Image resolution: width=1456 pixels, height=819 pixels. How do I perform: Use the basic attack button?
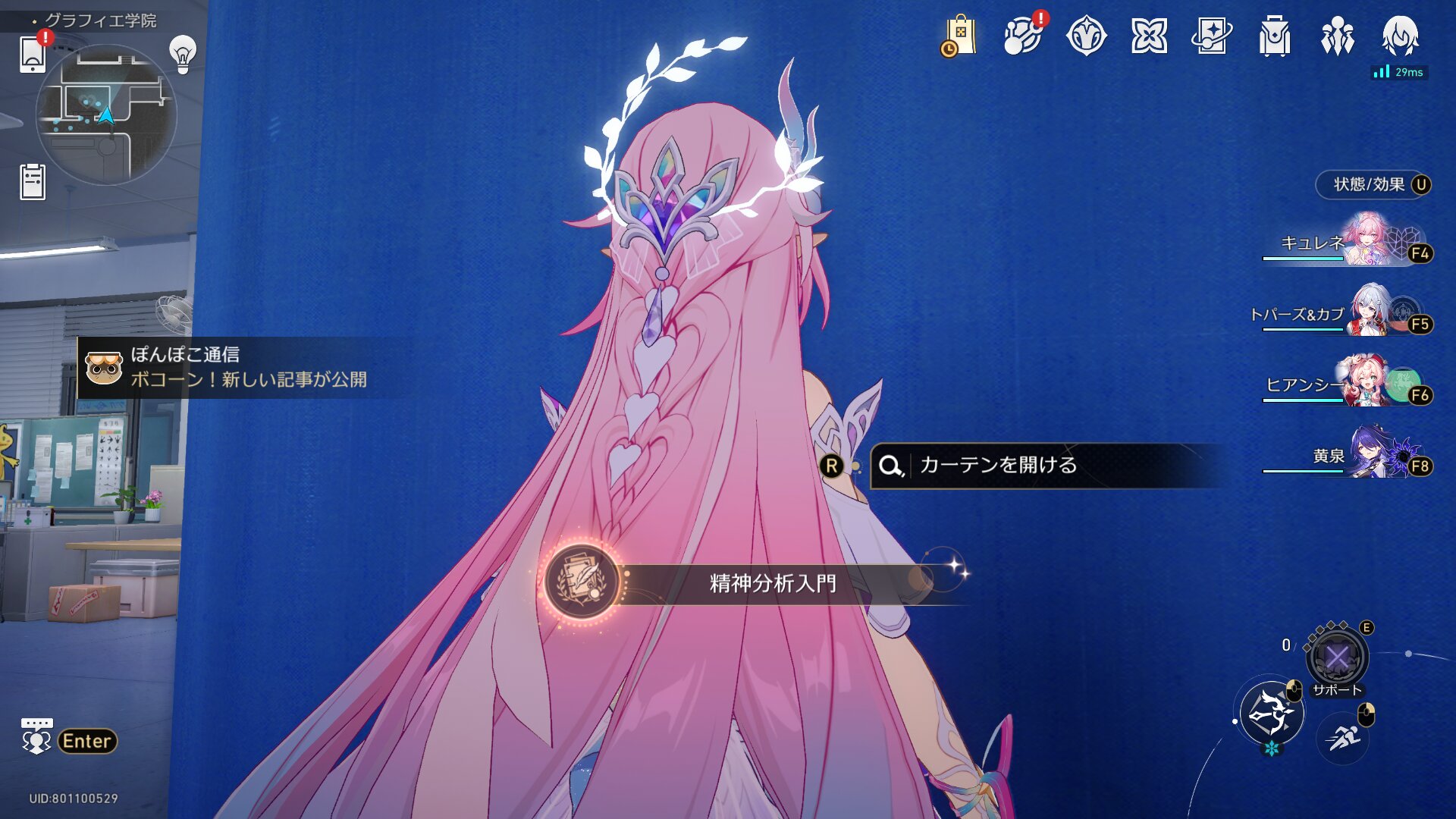1271,714
